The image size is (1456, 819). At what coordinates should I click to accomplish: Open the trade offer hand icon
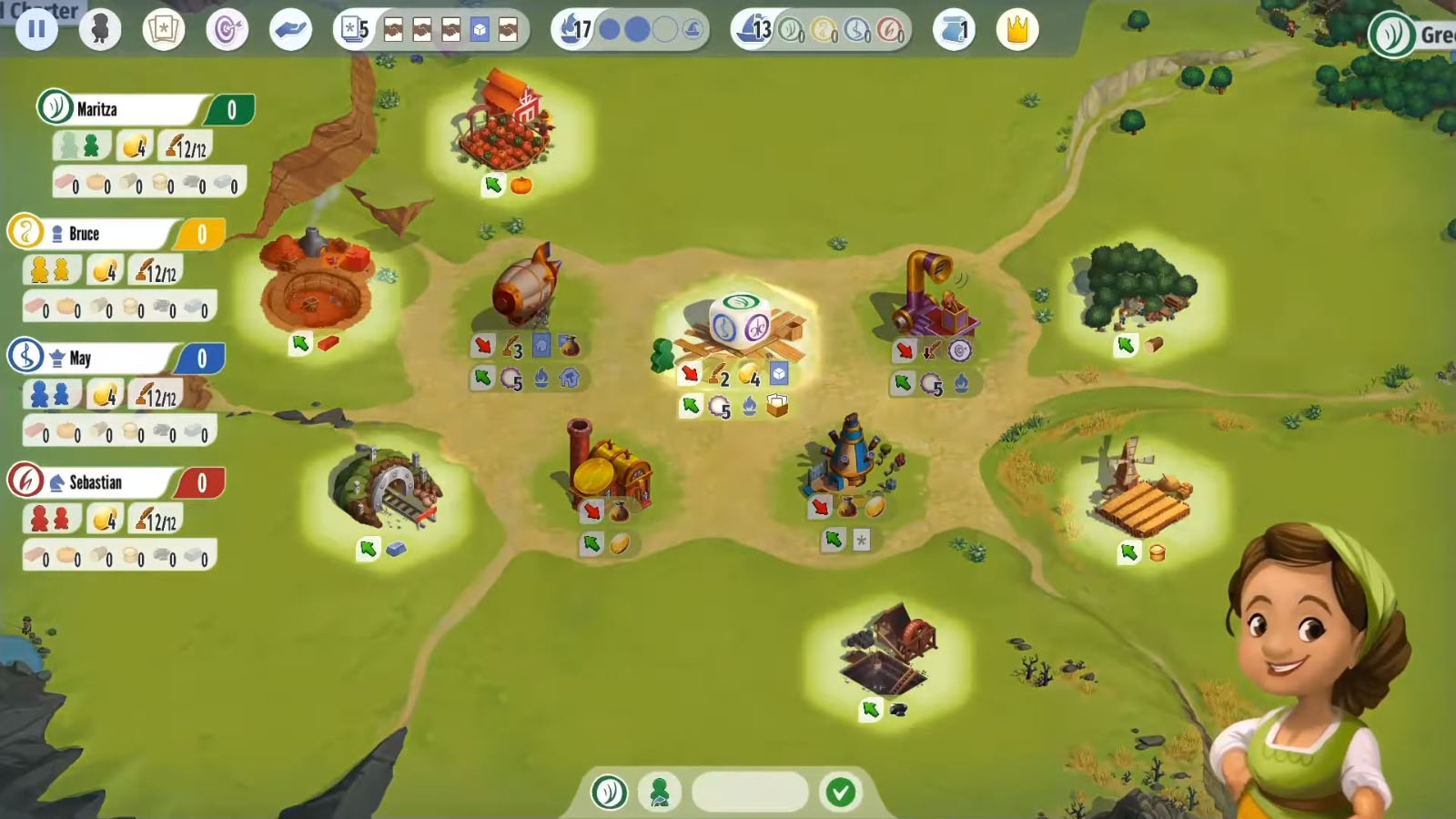point(289,28)
